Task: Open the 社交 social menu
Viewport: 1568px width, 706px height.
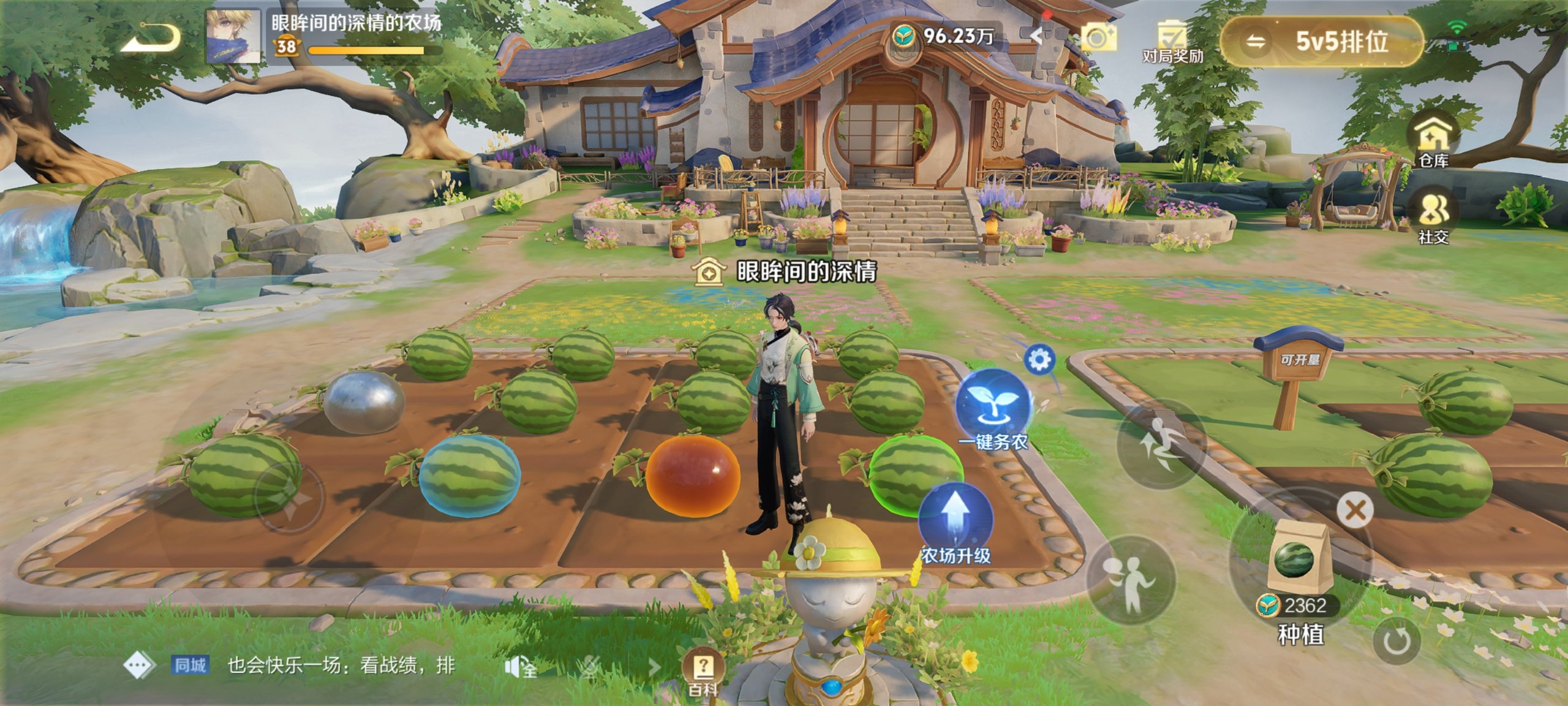Action: [1433, 218]
